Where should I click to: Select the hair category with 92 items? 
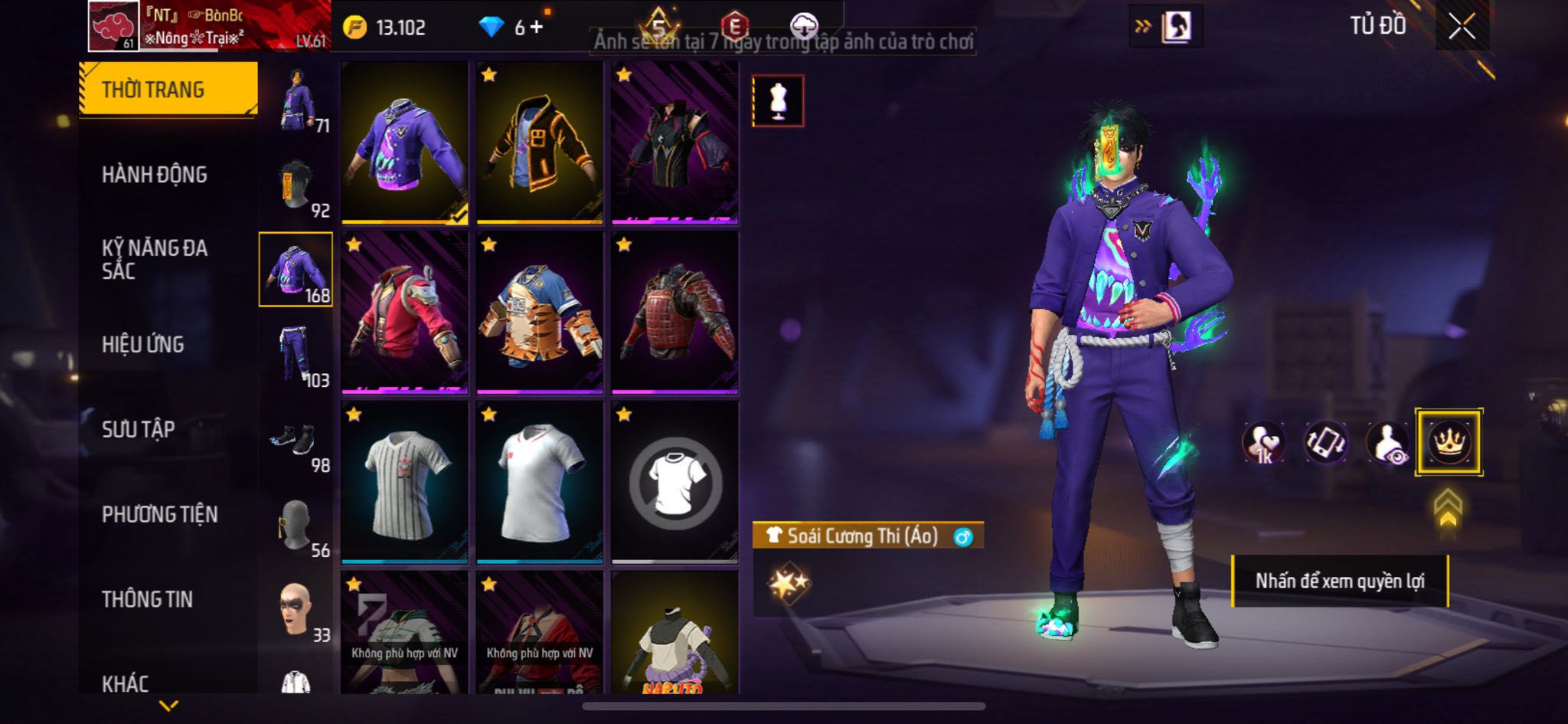[x=297, y=185]
